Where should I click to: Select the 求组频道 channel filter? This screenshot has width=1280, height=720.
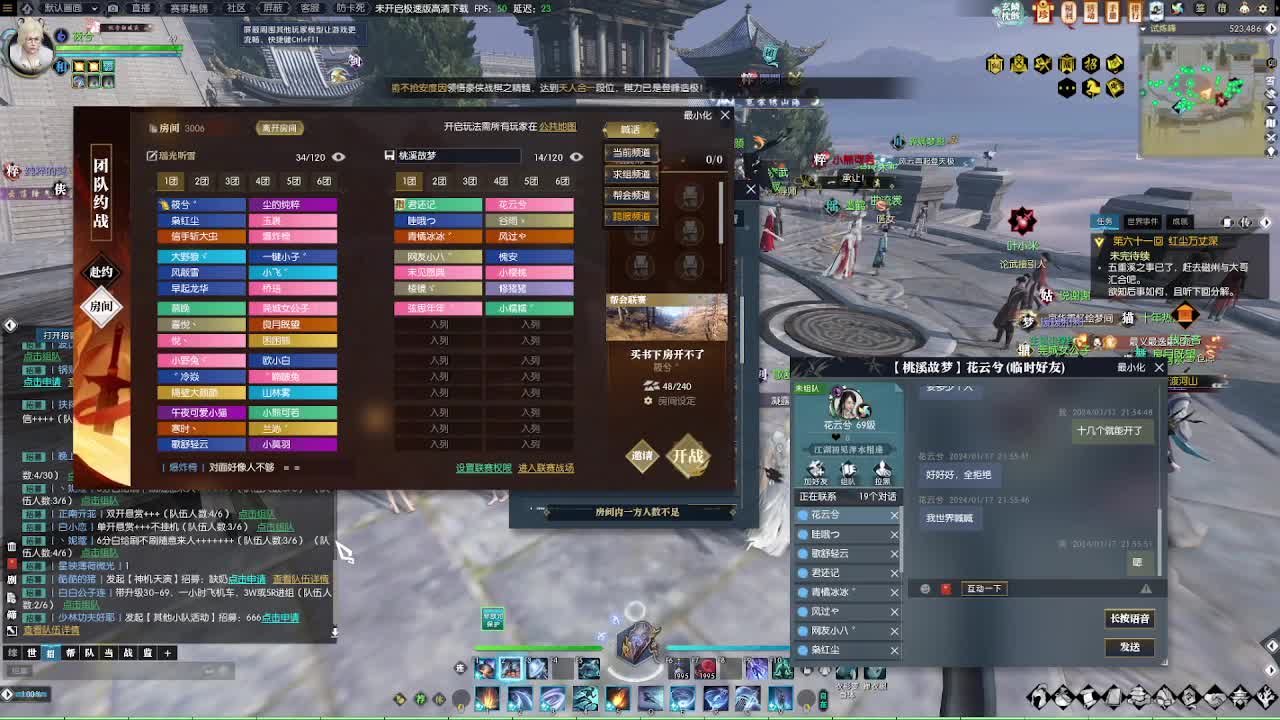(630, 175)
